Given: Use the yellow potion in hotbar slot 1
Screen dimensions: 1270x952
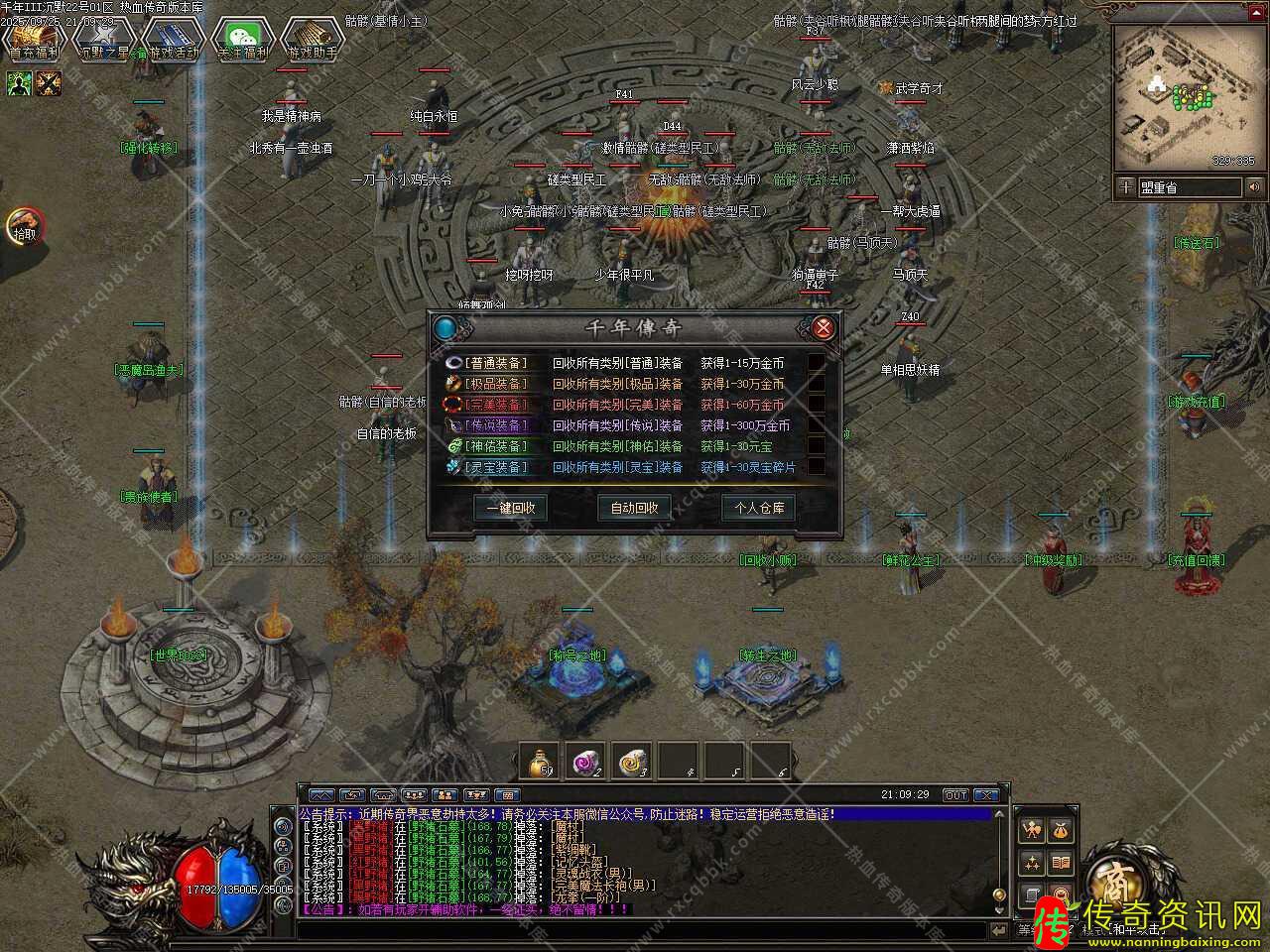Looking at the screenshot, I should click(x=542, y=762).
